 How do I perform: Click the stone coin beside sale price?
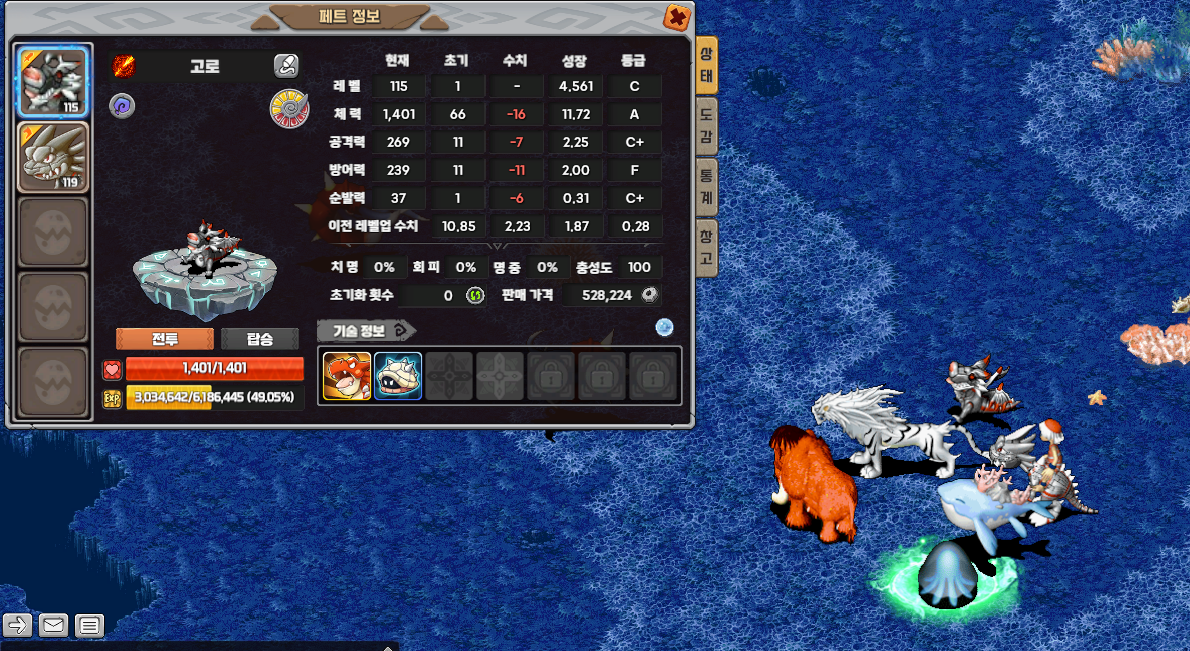click(650, 295)
